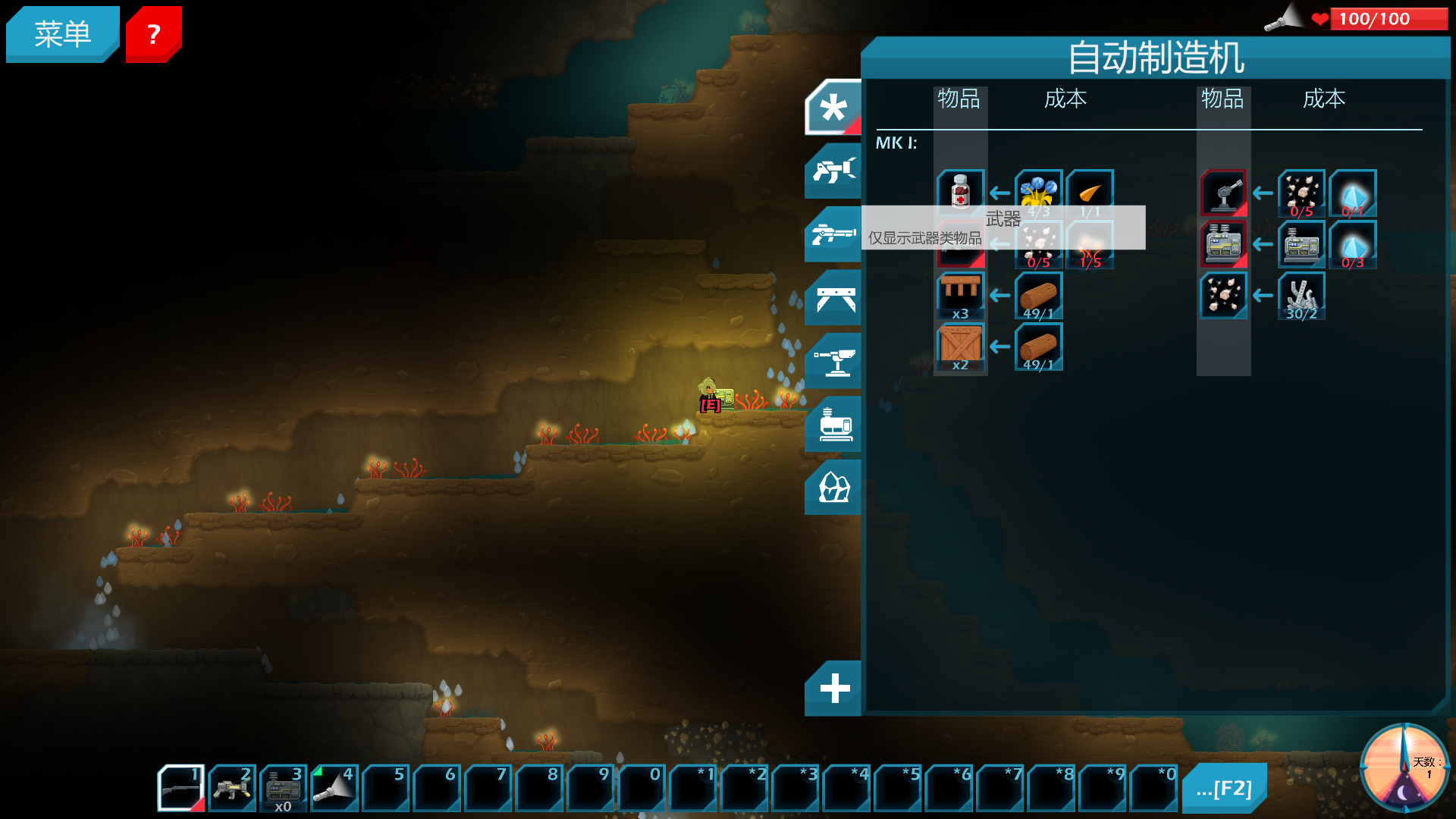1456x819 pixels.
Task: Open the workbench table category tab
Action: tap(833, 299)
